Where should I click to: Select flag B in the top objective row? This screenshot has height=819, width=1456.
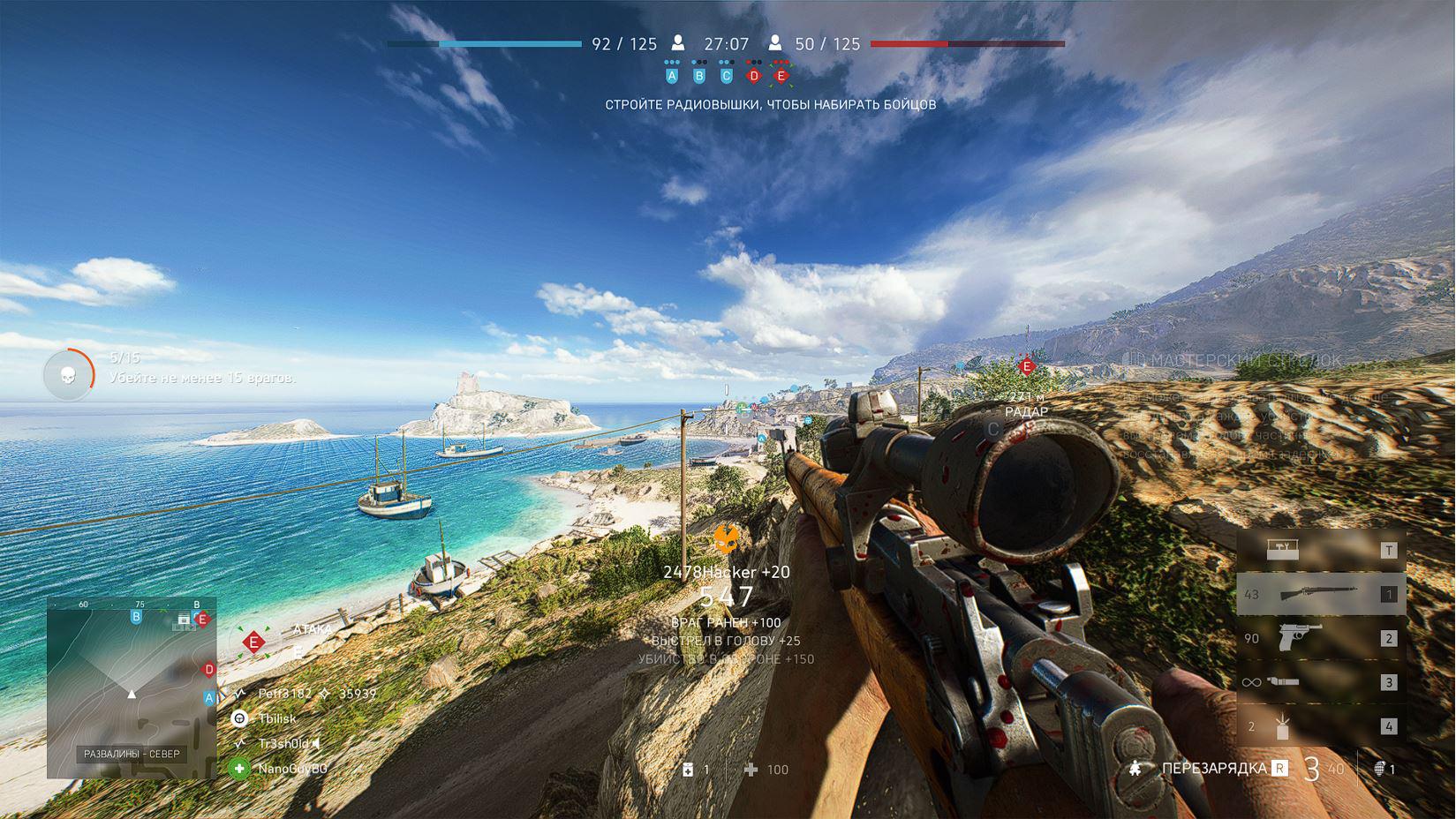[x=699, y=76]
